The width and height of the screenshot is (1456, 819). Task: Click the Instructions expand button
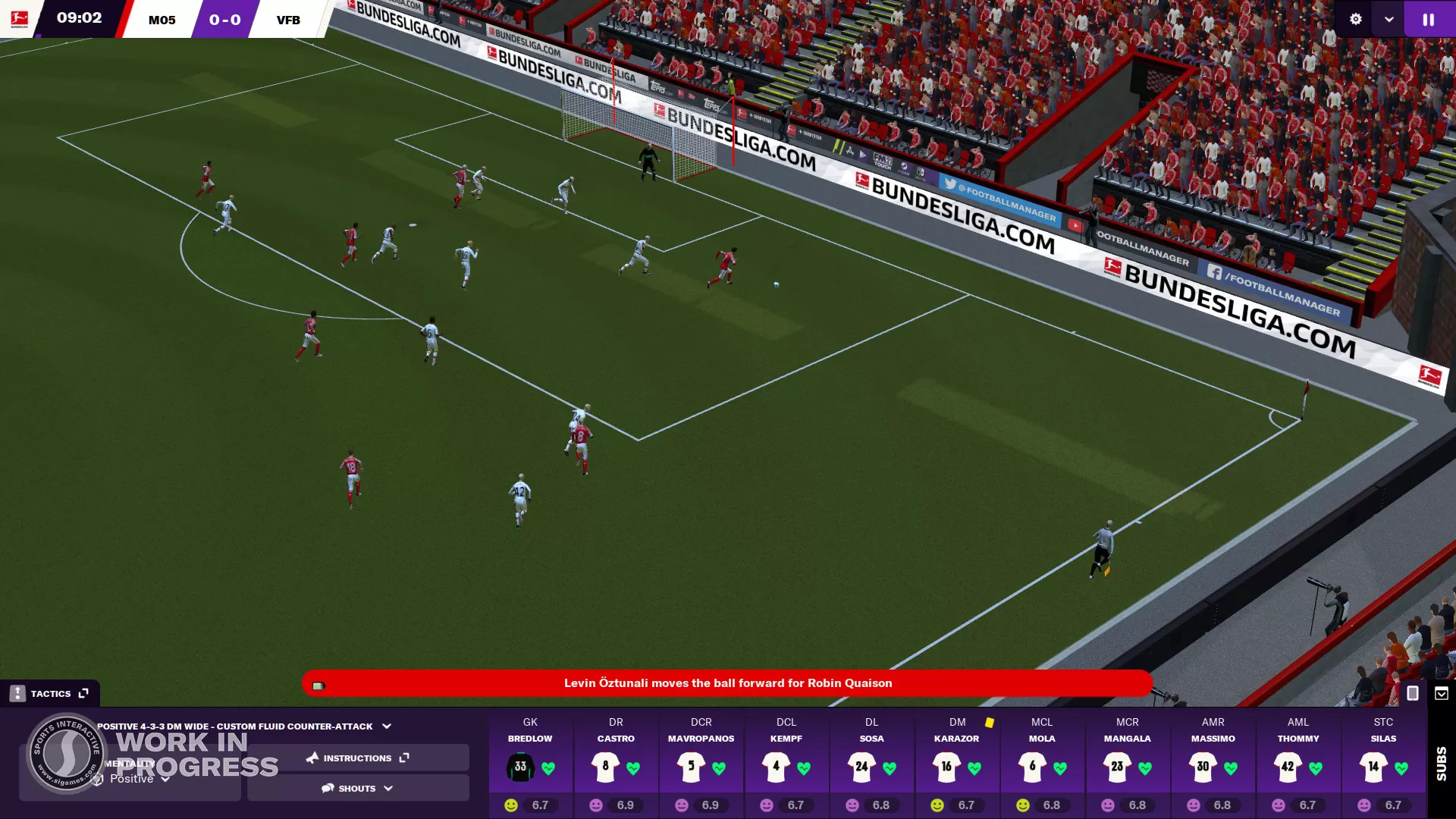pyautogui.click(x=406, y=758)
